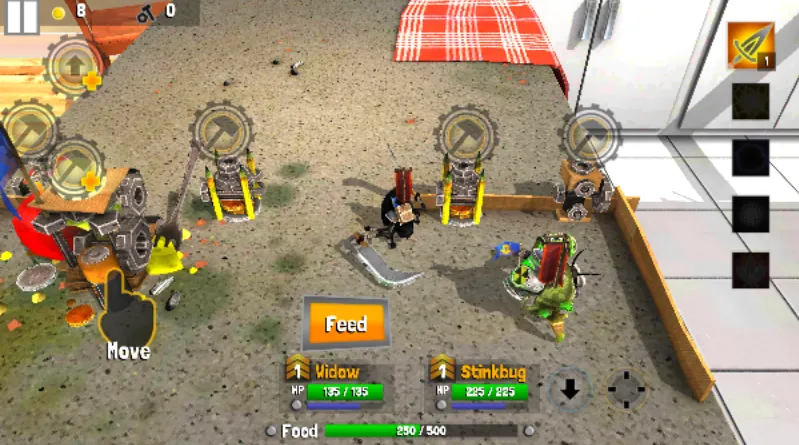Click the down arrow round button
The image size is (799, 445).
570,389
